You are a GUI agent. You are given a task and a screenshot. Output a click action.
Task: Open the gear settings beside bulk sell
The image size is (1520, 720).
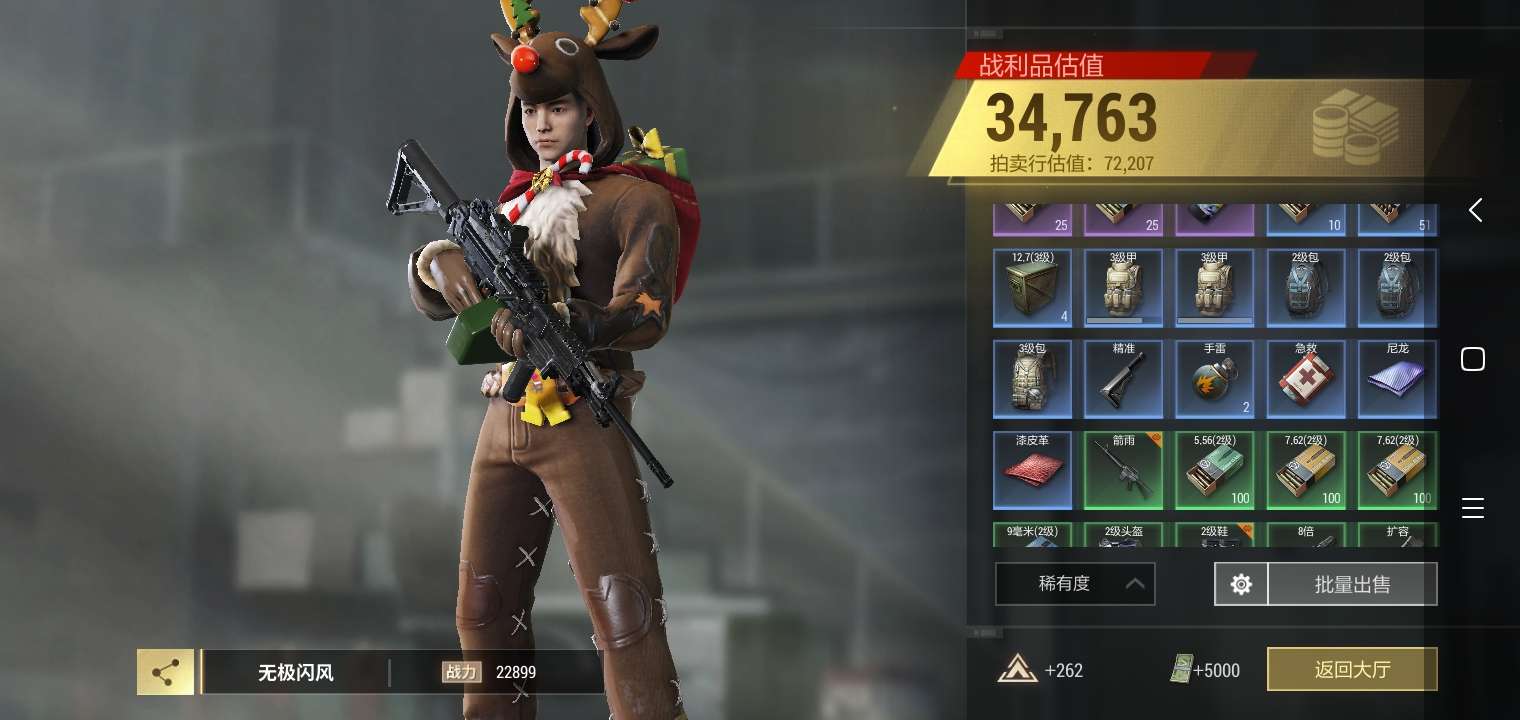[x=1241, y=584]
